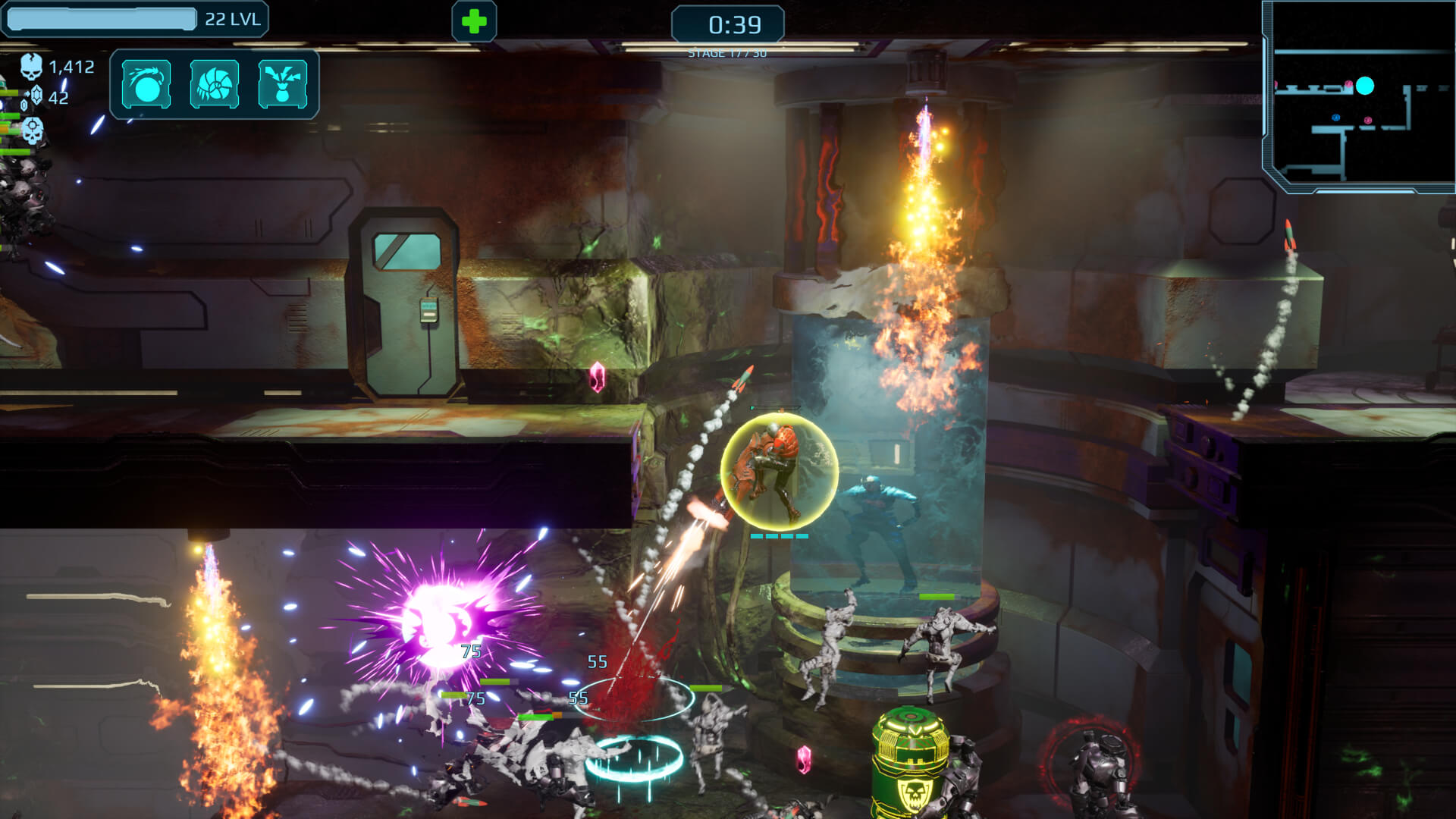This screenshot has height=819, width=1456.
Task: Use the sprouting plant ability icon
Action: coord(283,84)
